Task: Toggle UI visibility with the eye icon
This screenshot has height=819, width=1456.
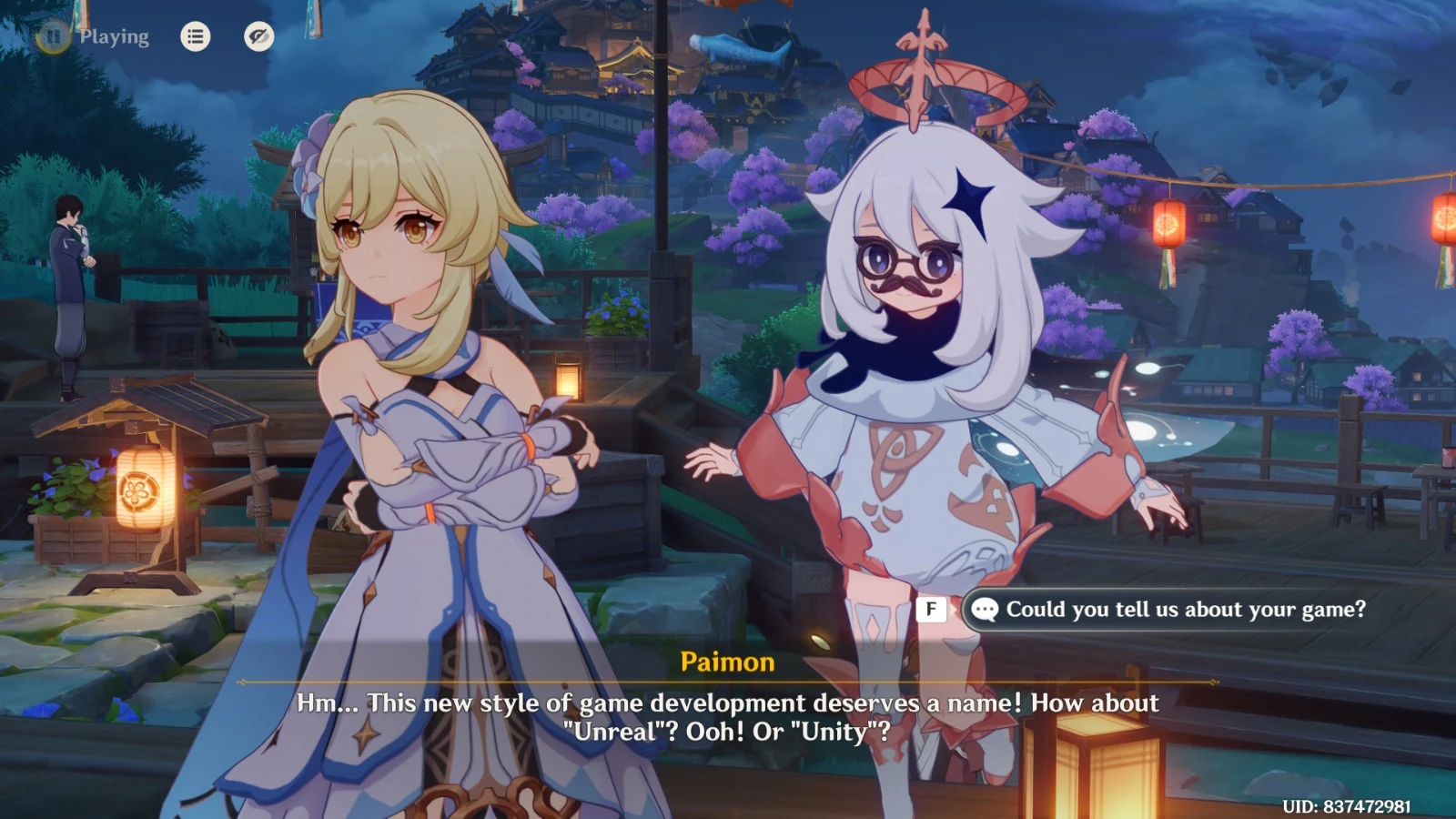Action: pyautogui.click(x=259, y=37)
